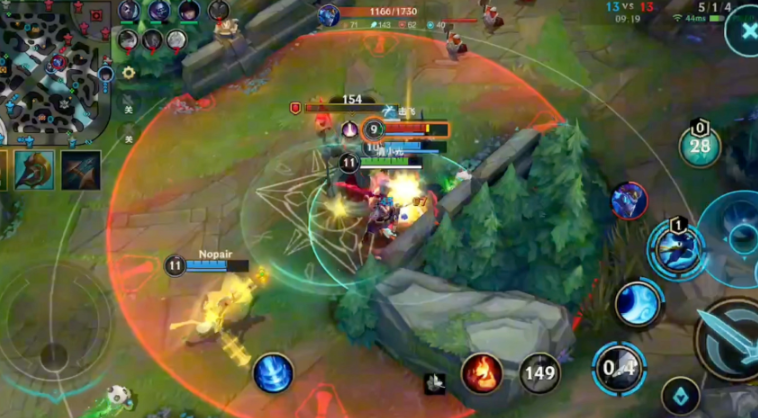The height and width of the screenshot is (418, 758).
Task: Cast the blue crescent moon ability
Action: [638, 303]
